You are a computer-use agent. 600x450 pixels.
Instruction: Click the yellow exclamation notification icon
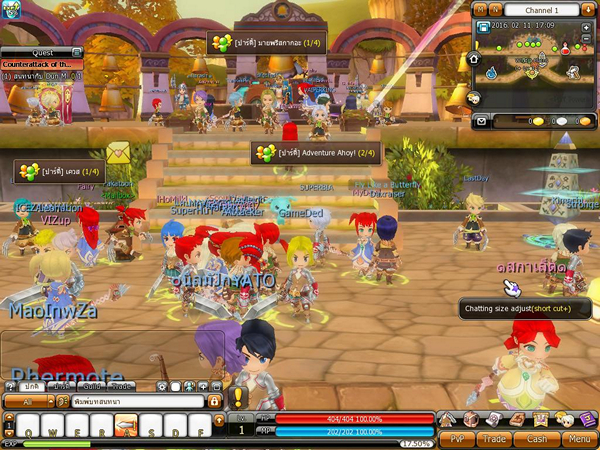pyautogui.click(x=239, y=398)
